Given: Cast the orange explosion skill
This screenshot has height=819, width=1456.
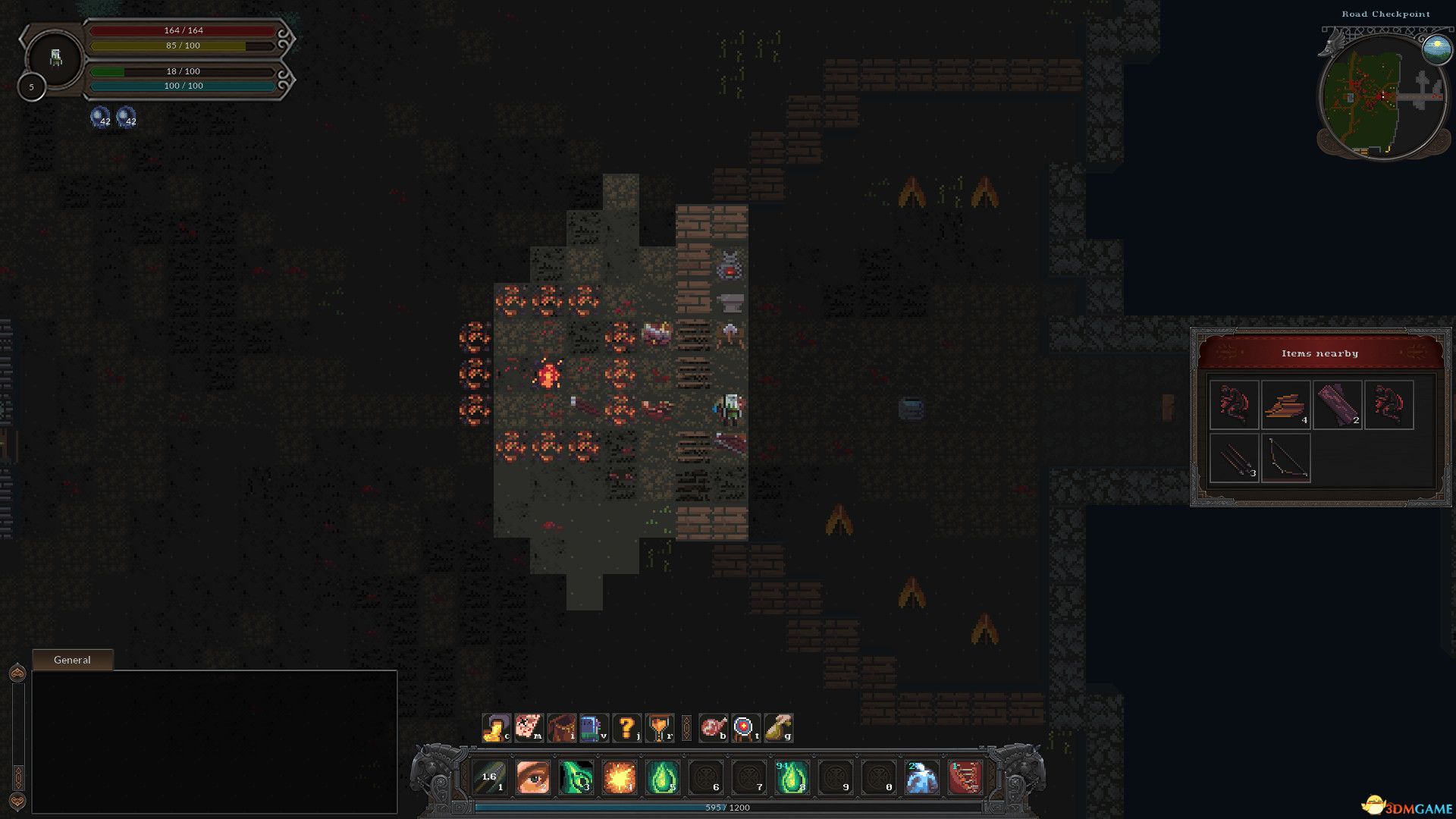Looking at the screenshot, I should [x=619, y=777].
